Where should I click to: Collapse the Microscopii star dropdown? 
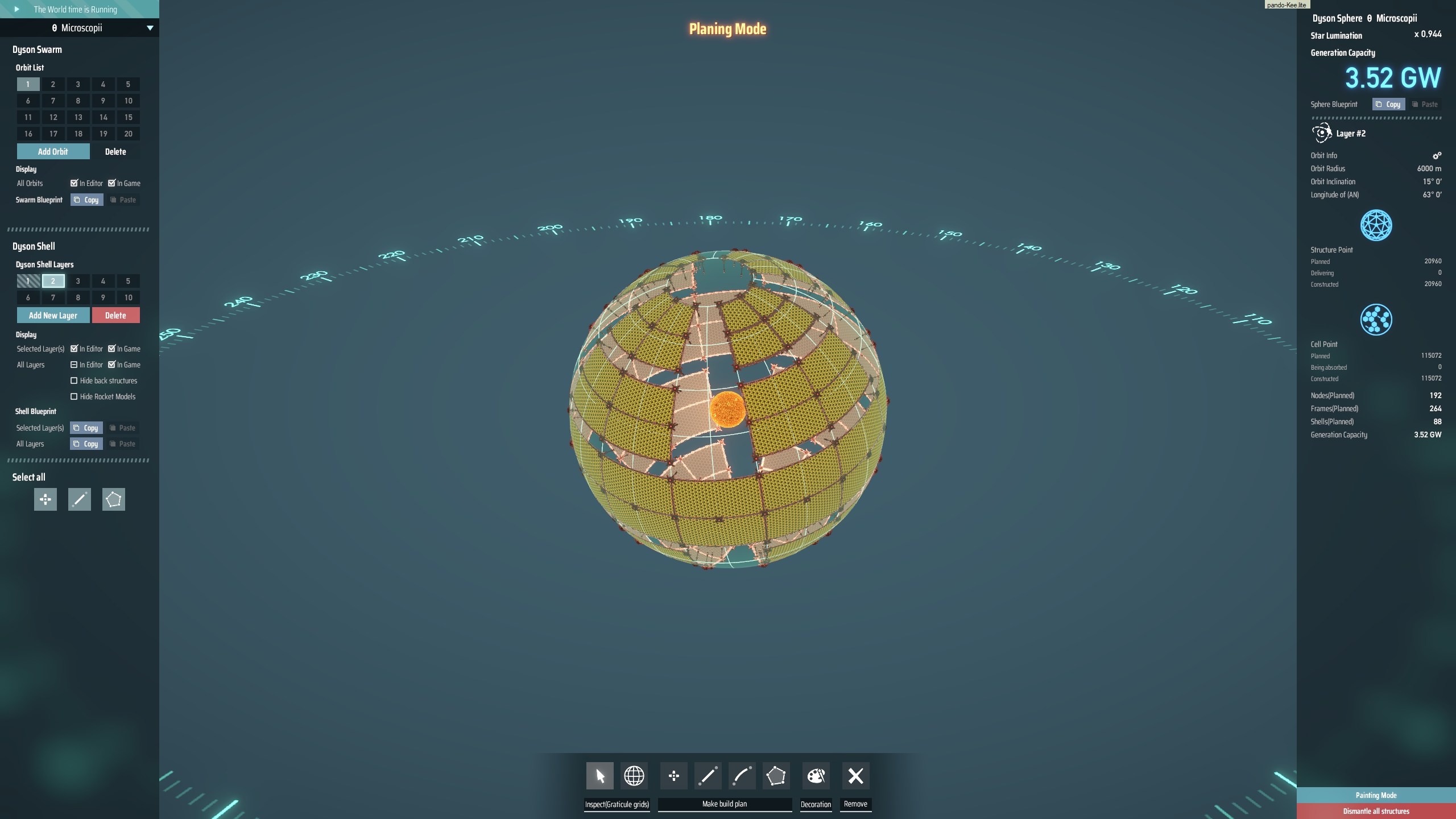pyautogui.click(x=150, y=27)
